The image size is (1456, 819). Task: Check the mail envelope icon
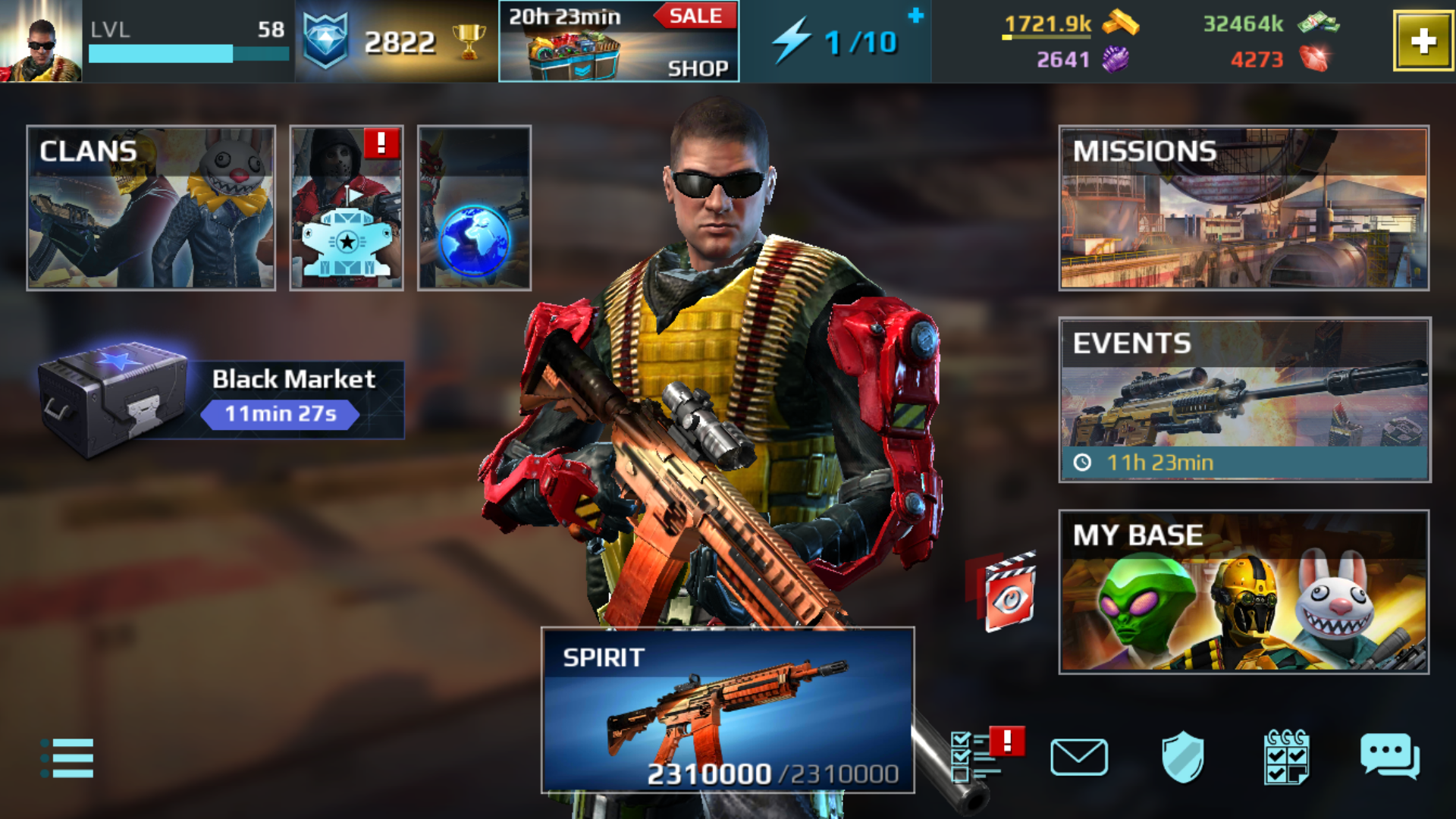pyautogui.click(x=1079, y=757)
